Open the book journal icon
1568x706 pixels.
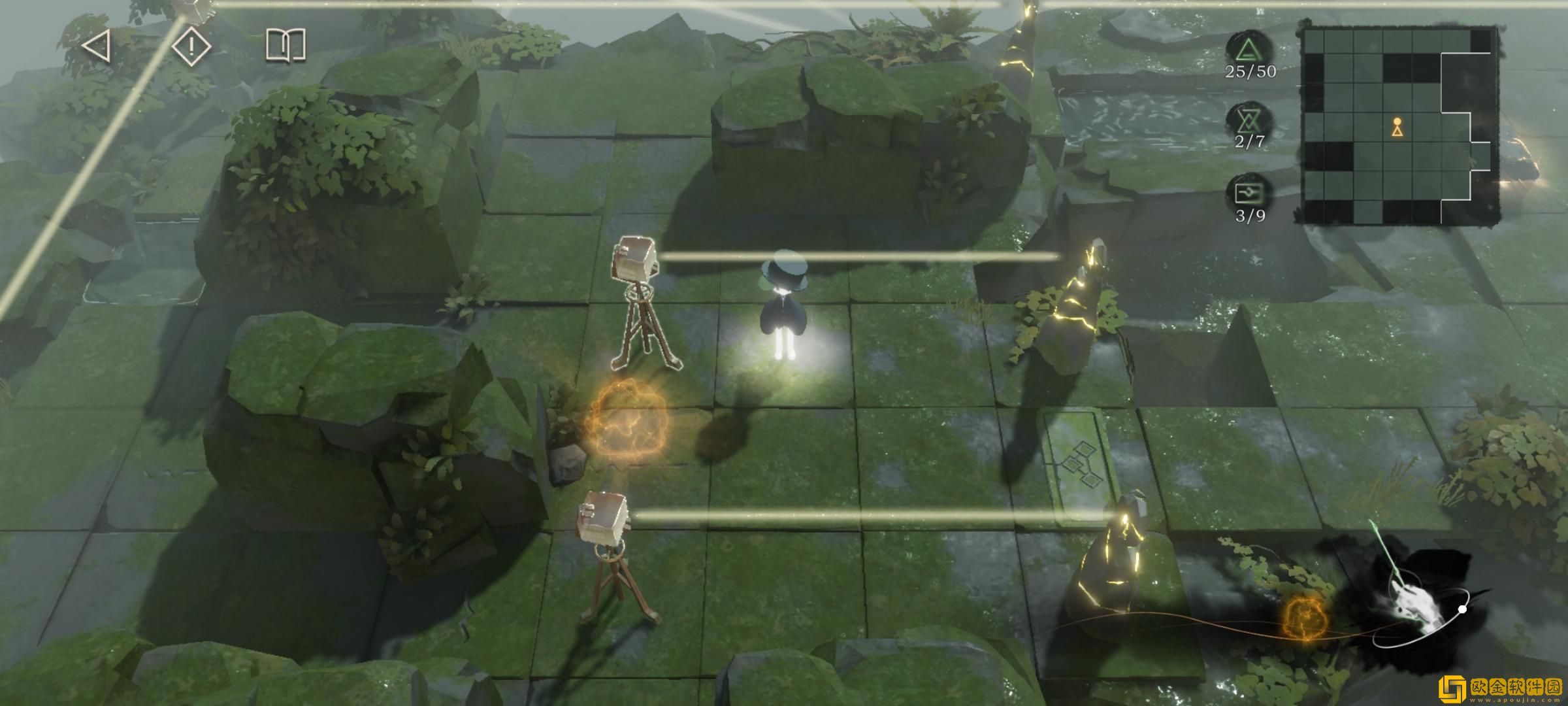[x=286, y=45]
